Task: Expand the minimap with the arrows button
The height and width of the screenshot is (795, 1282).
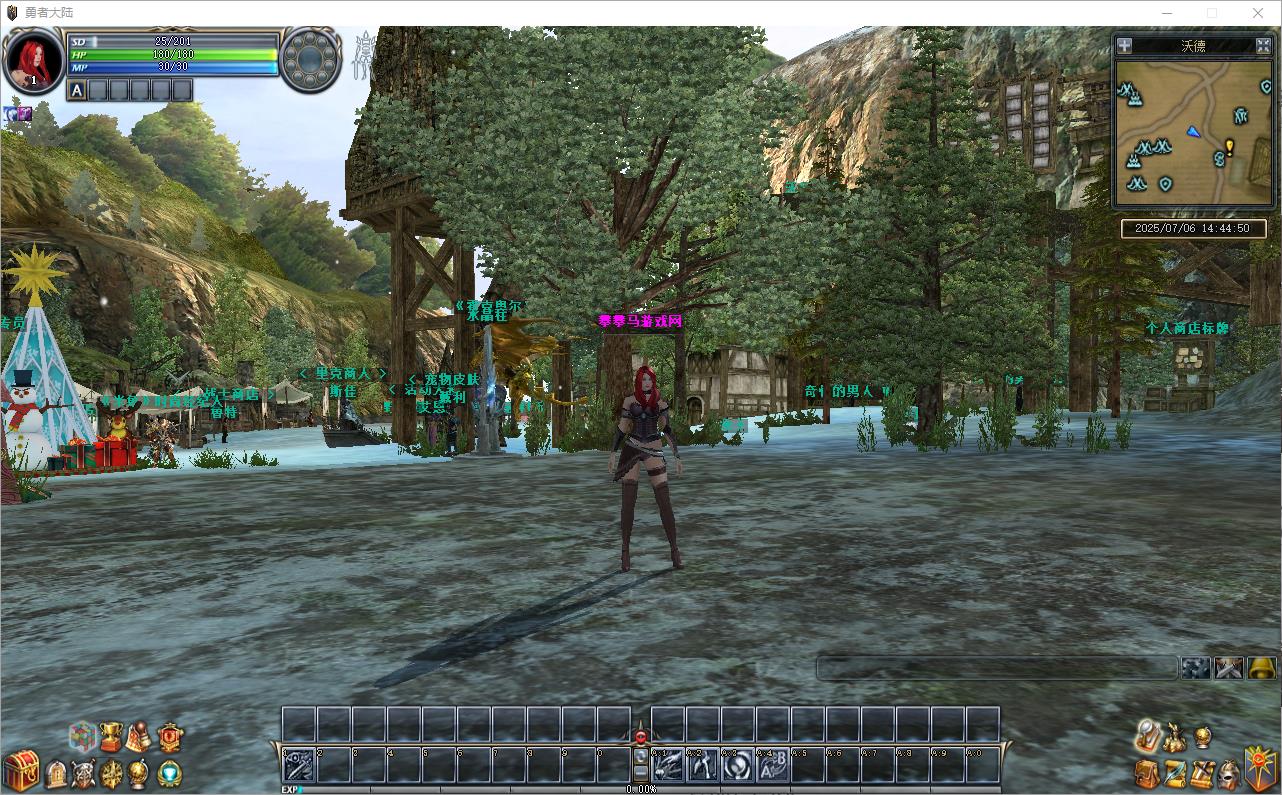Action: (x=1263, y=45)
